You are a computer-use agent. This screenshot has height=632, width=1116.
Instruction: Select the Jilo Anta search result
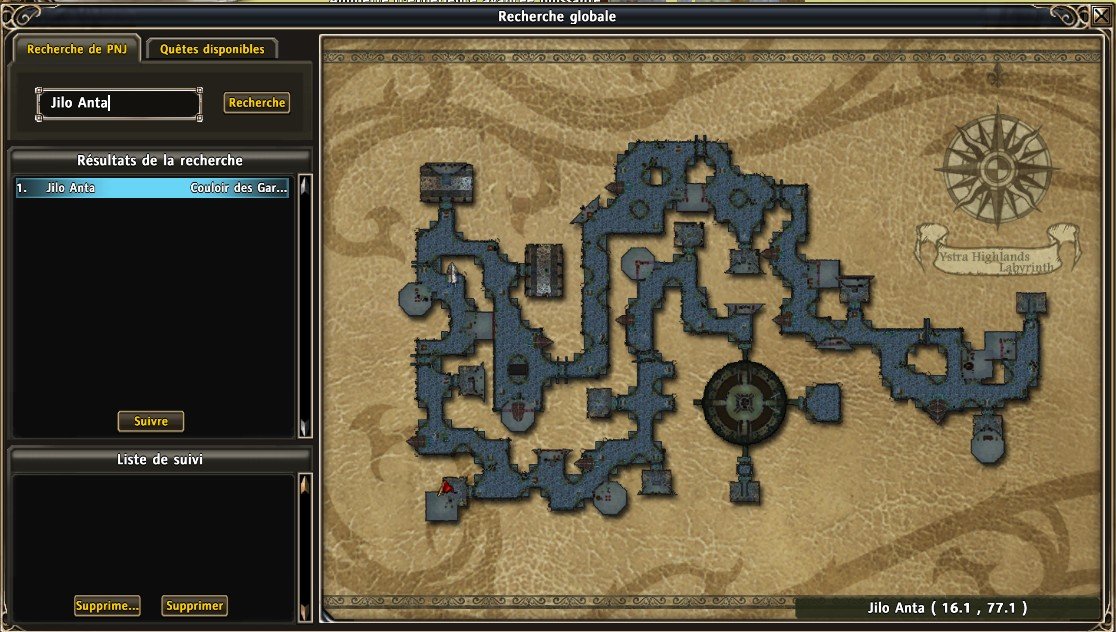coord(152,187)
